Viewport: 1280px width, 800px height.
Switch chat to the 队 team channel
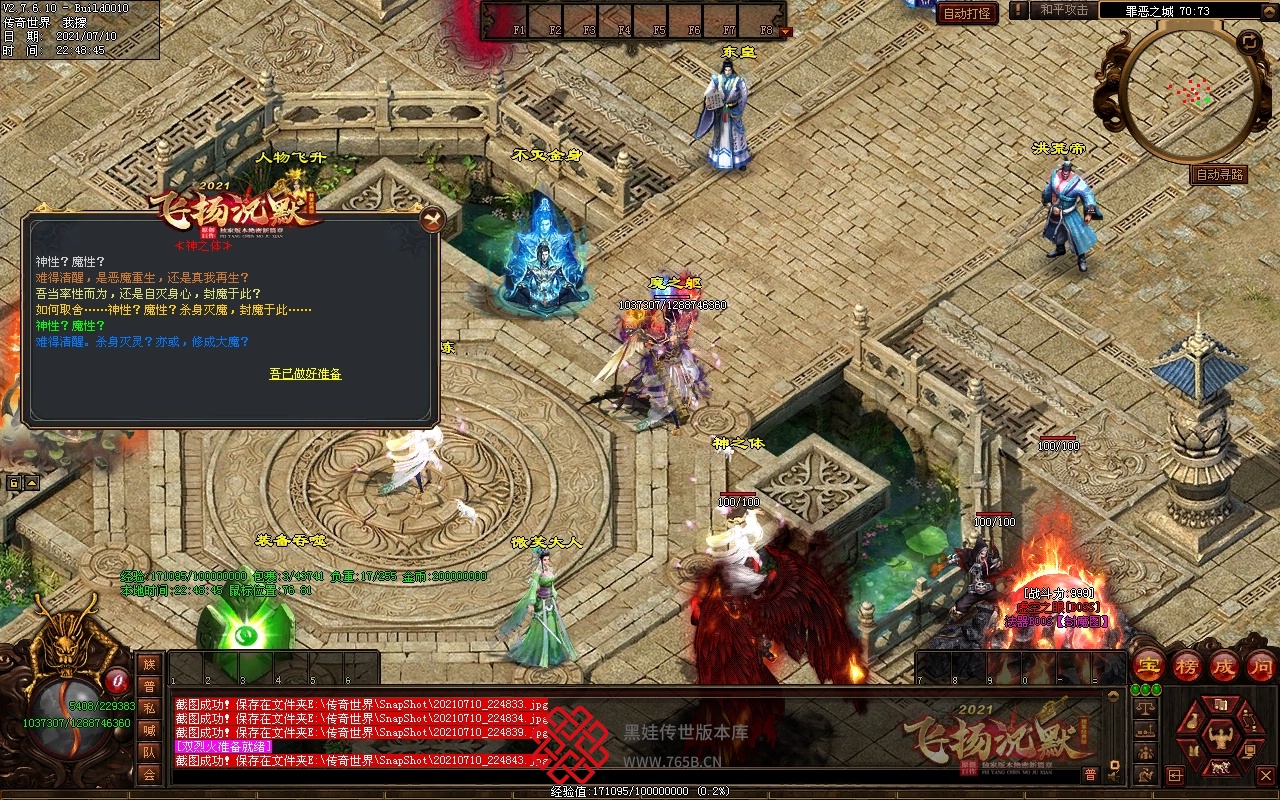point(149,752)
